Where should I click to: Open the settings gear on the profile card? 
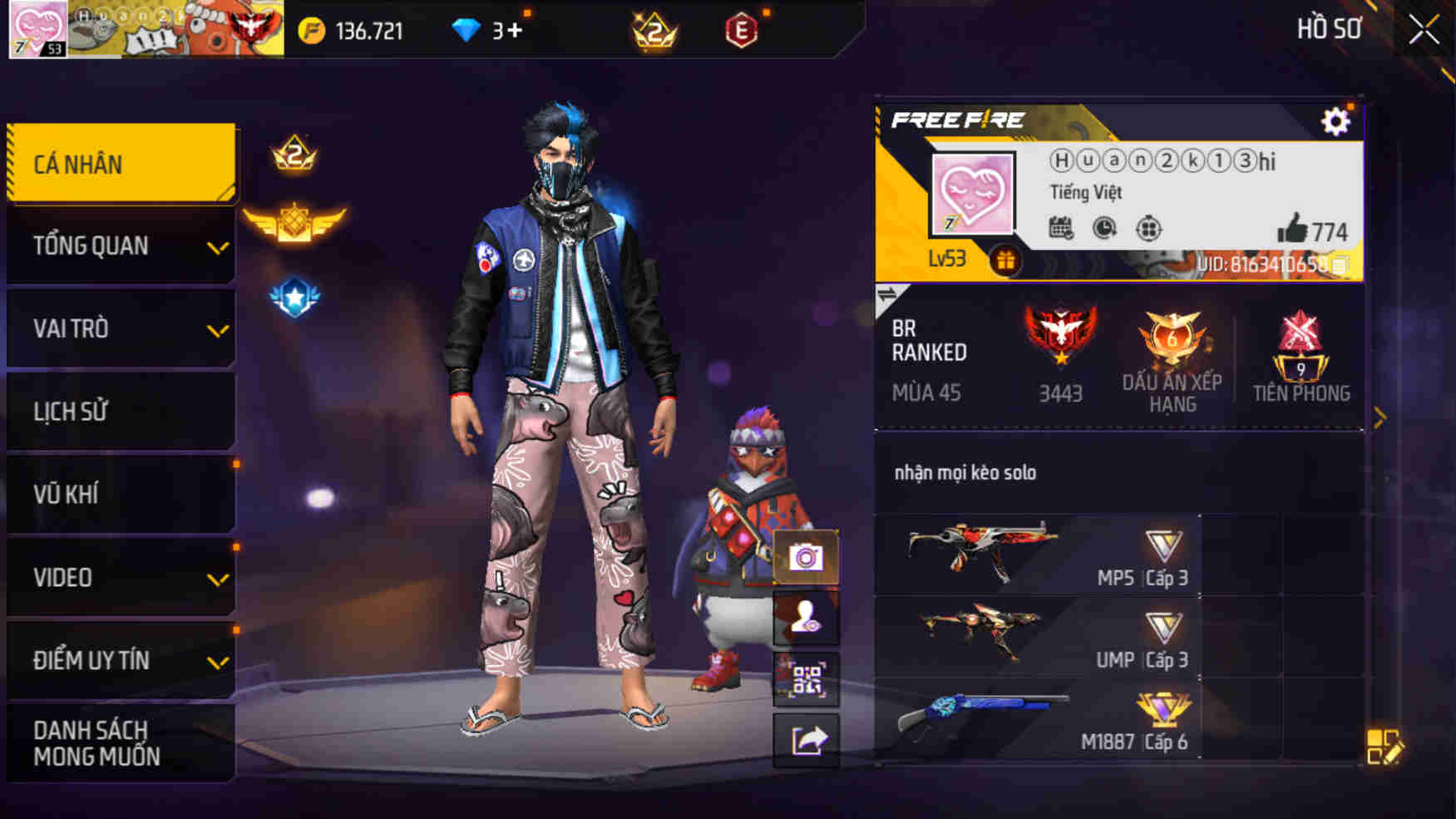(x=1336, y=121)
